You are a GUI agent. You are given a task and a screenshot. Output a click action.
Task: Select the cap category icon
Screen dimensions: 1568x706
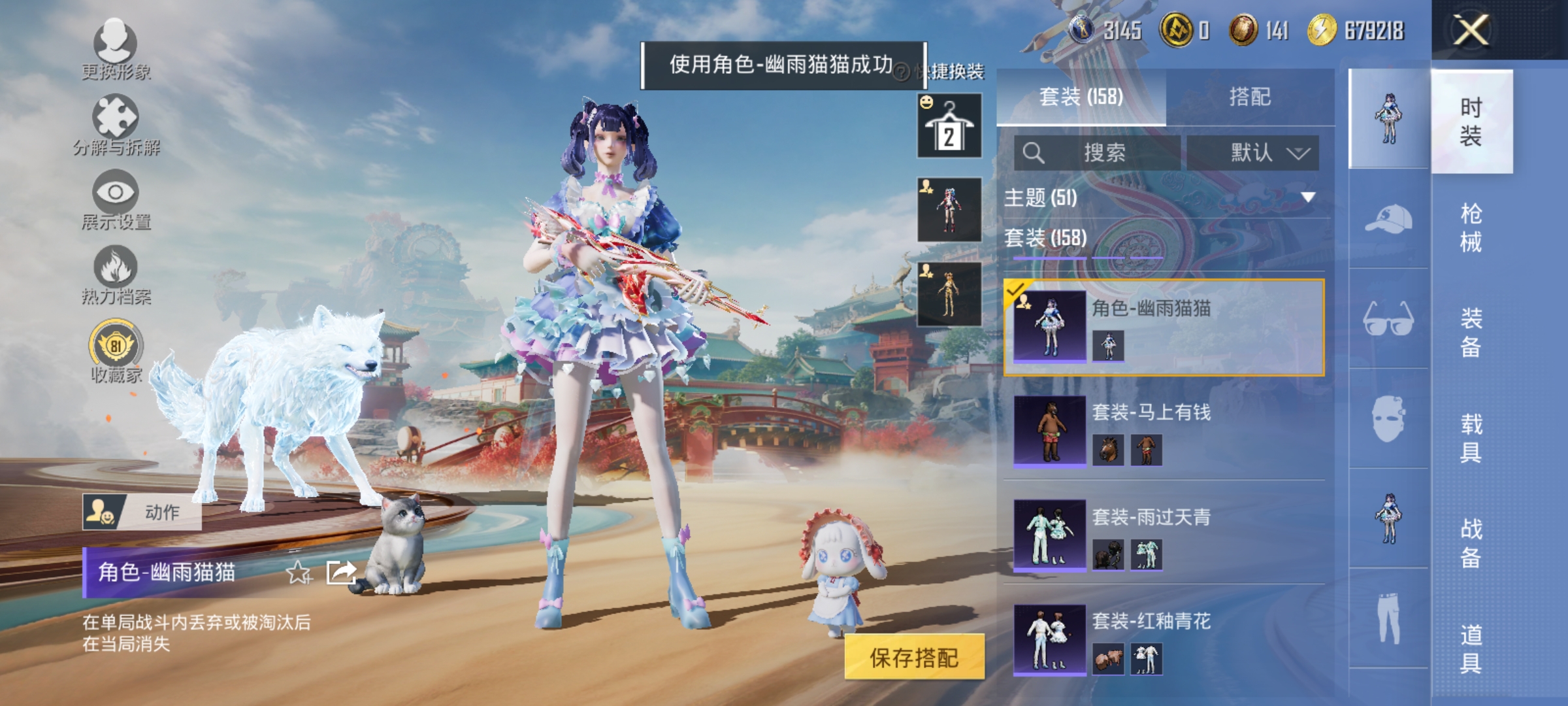click(1388, 216)
